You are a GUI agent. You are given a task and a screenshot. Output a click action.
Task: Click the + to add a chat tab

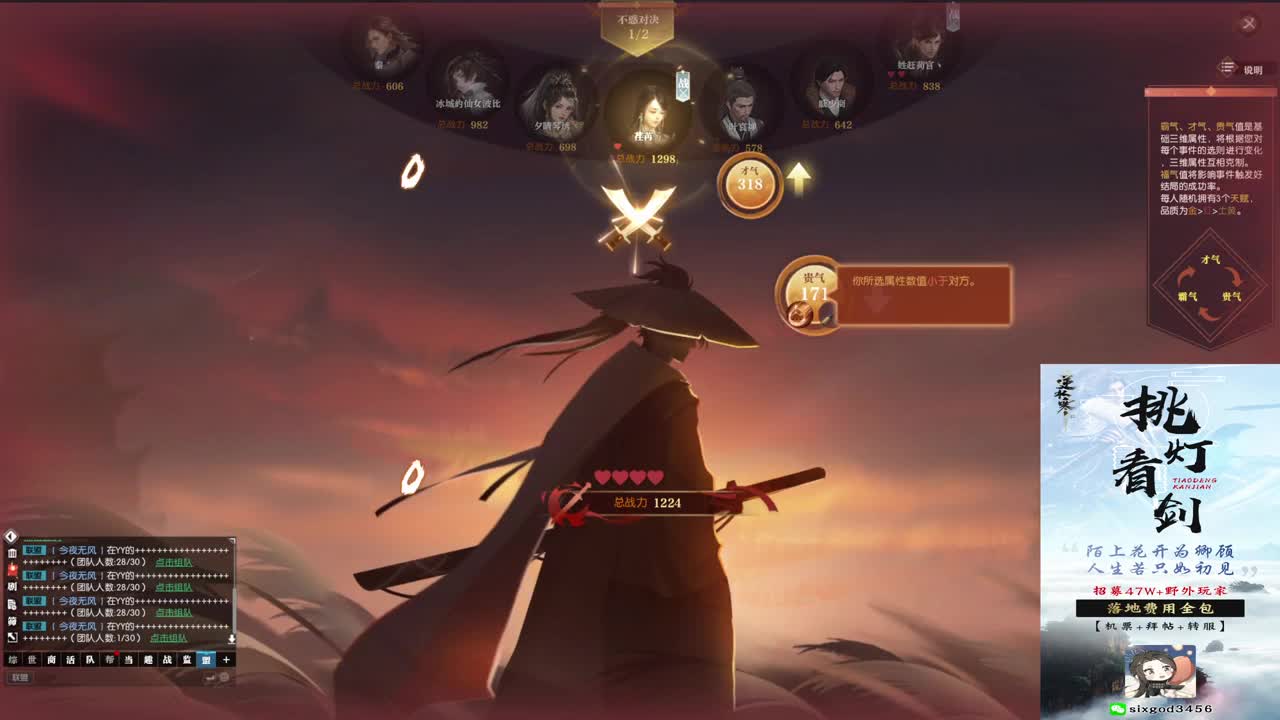point(227,660)
